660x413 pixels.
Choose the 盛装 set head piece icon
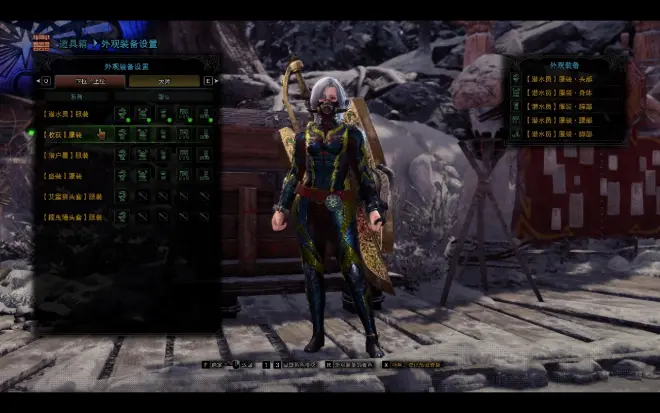(x=121, y=175)
